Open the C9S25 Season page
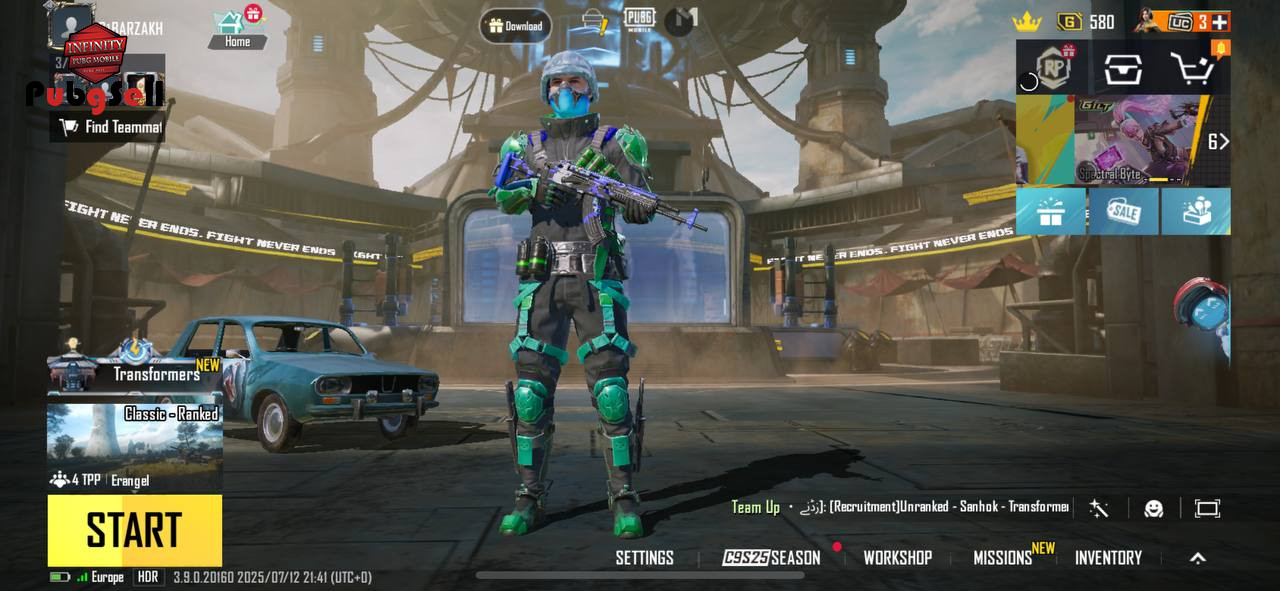This screenshot has width=1280, height=591. (771, 558)
